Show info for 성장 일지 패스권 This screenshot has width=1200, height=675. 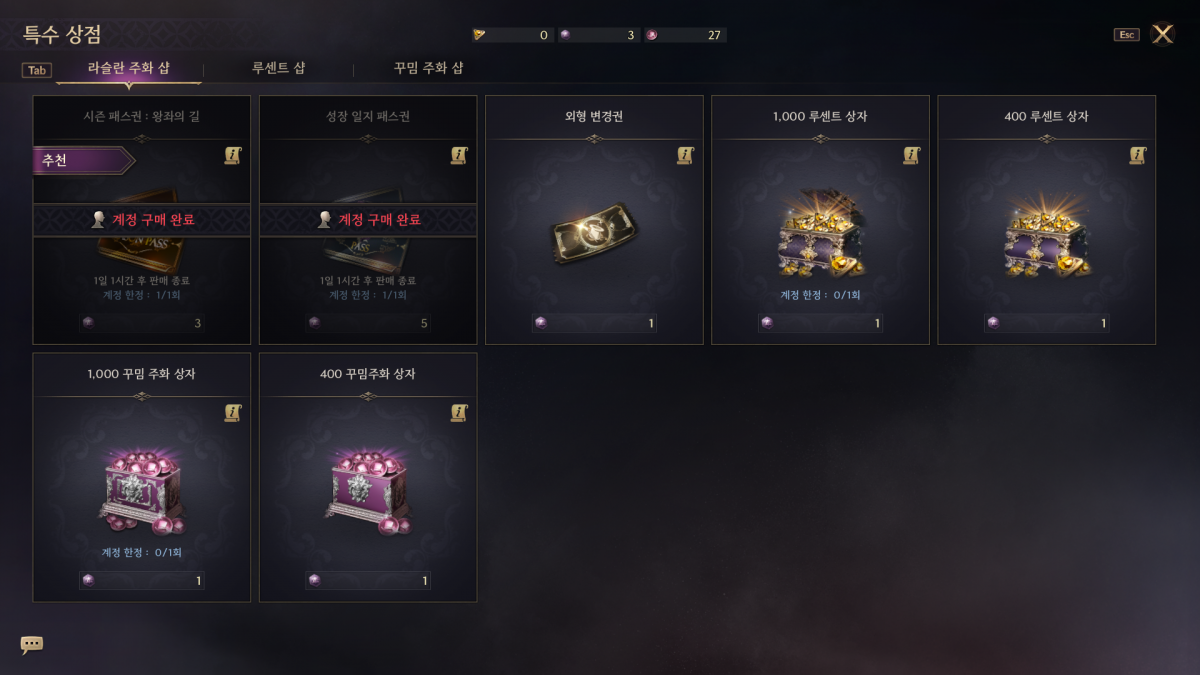(459, 155)
